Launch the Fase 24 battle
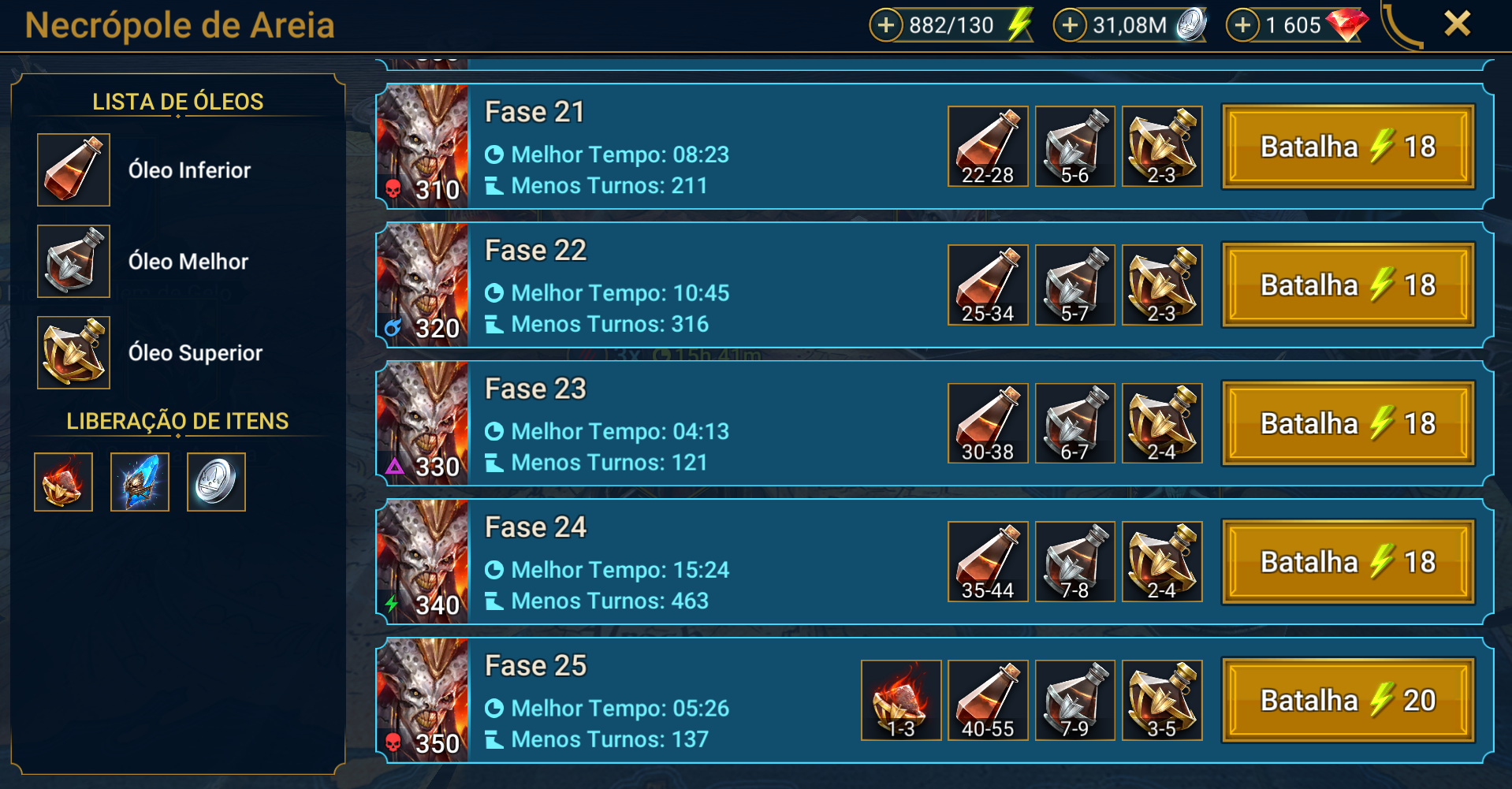The image size is (1512, 789). pos(1347,562)
